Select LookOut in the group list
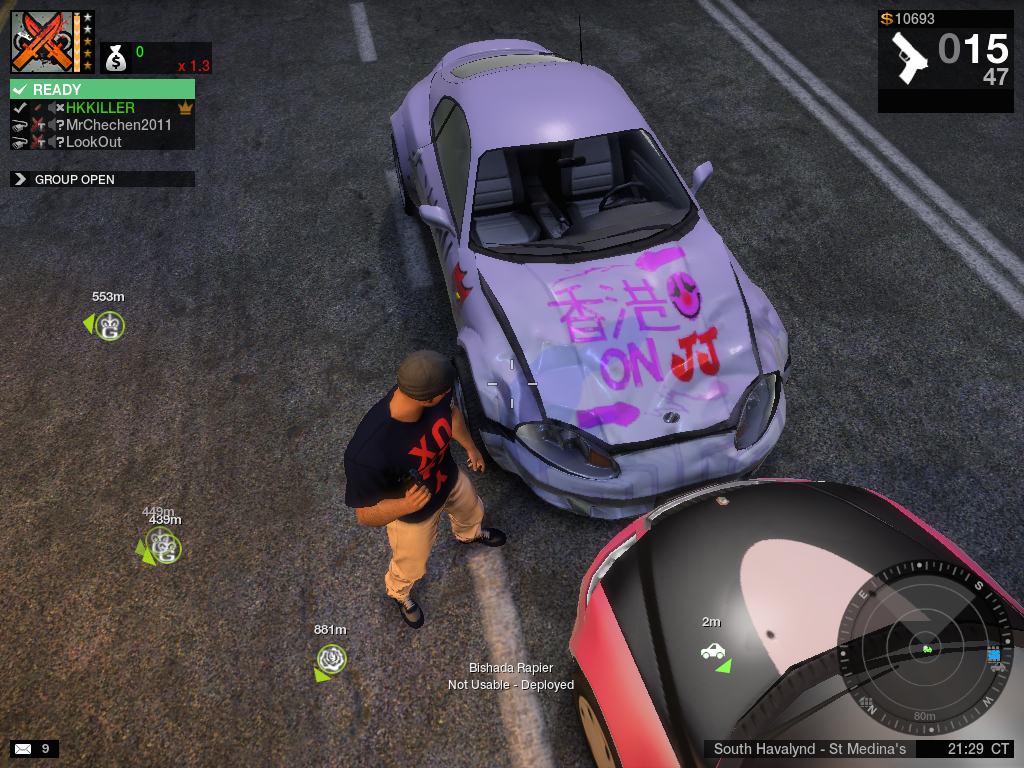Viewport: 1024px width, 768px height. [93, 142]
